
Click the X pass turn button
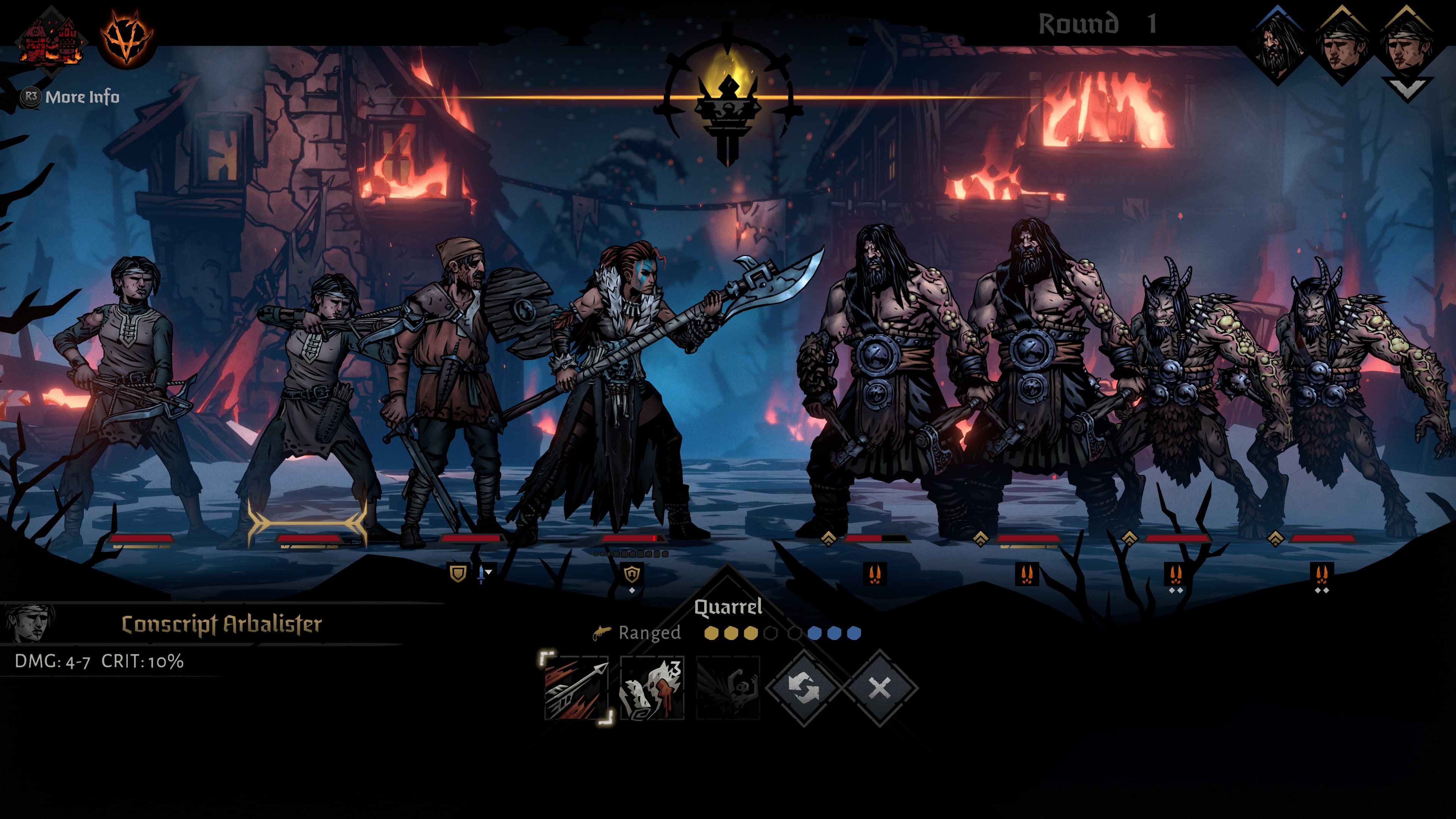880,688
